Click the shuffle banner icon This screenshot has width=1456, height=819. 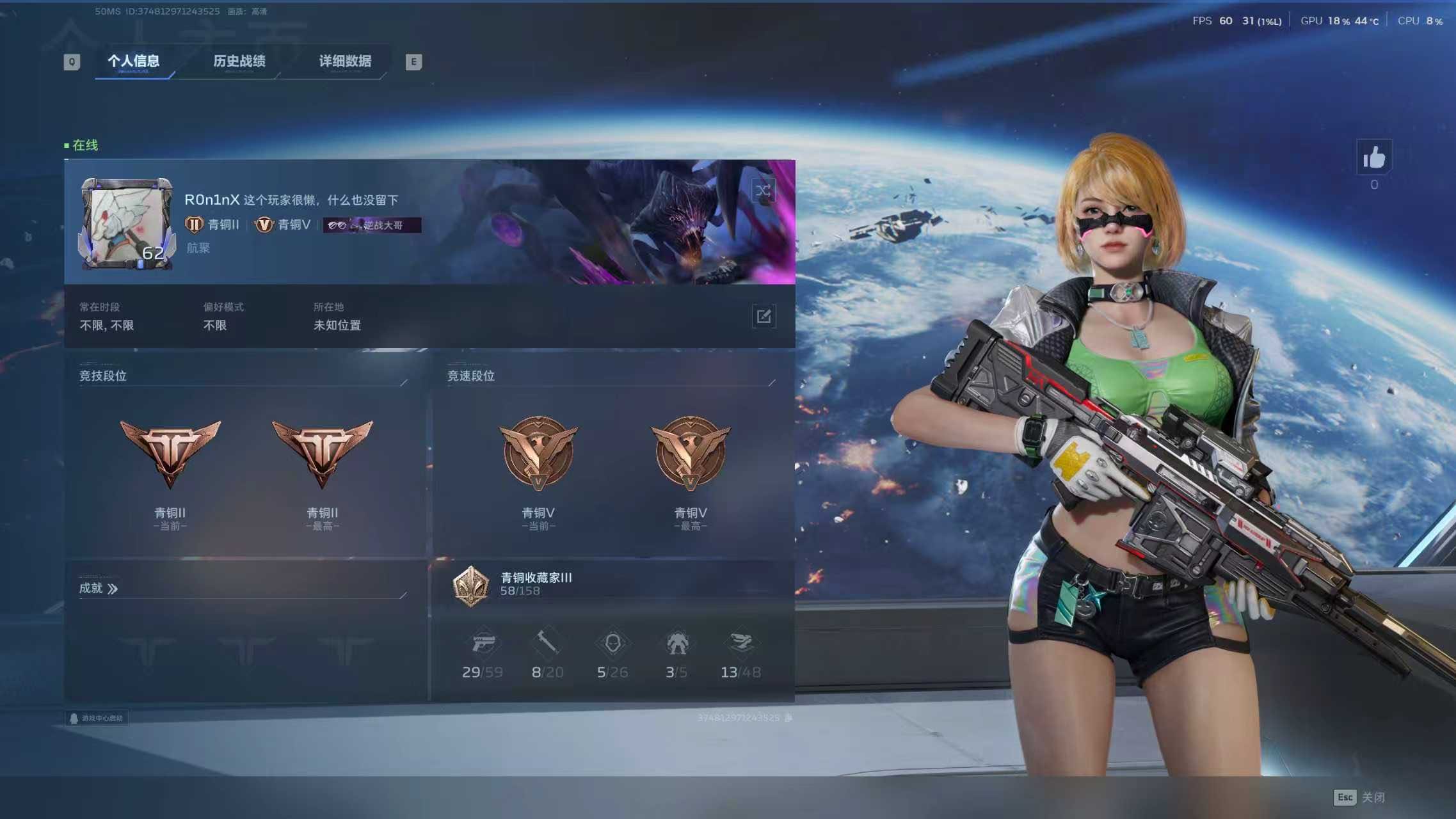pyautogui.click(x=763, y=191)
